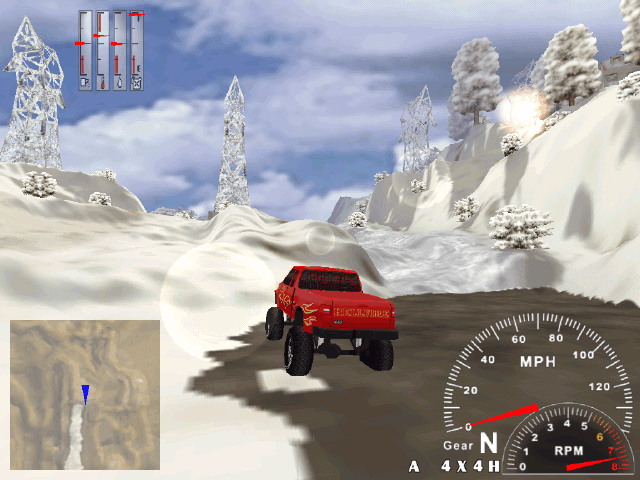This screenshot has height=480, width=640.
Task: Click the terrain minimap
Action: [85, 395]
